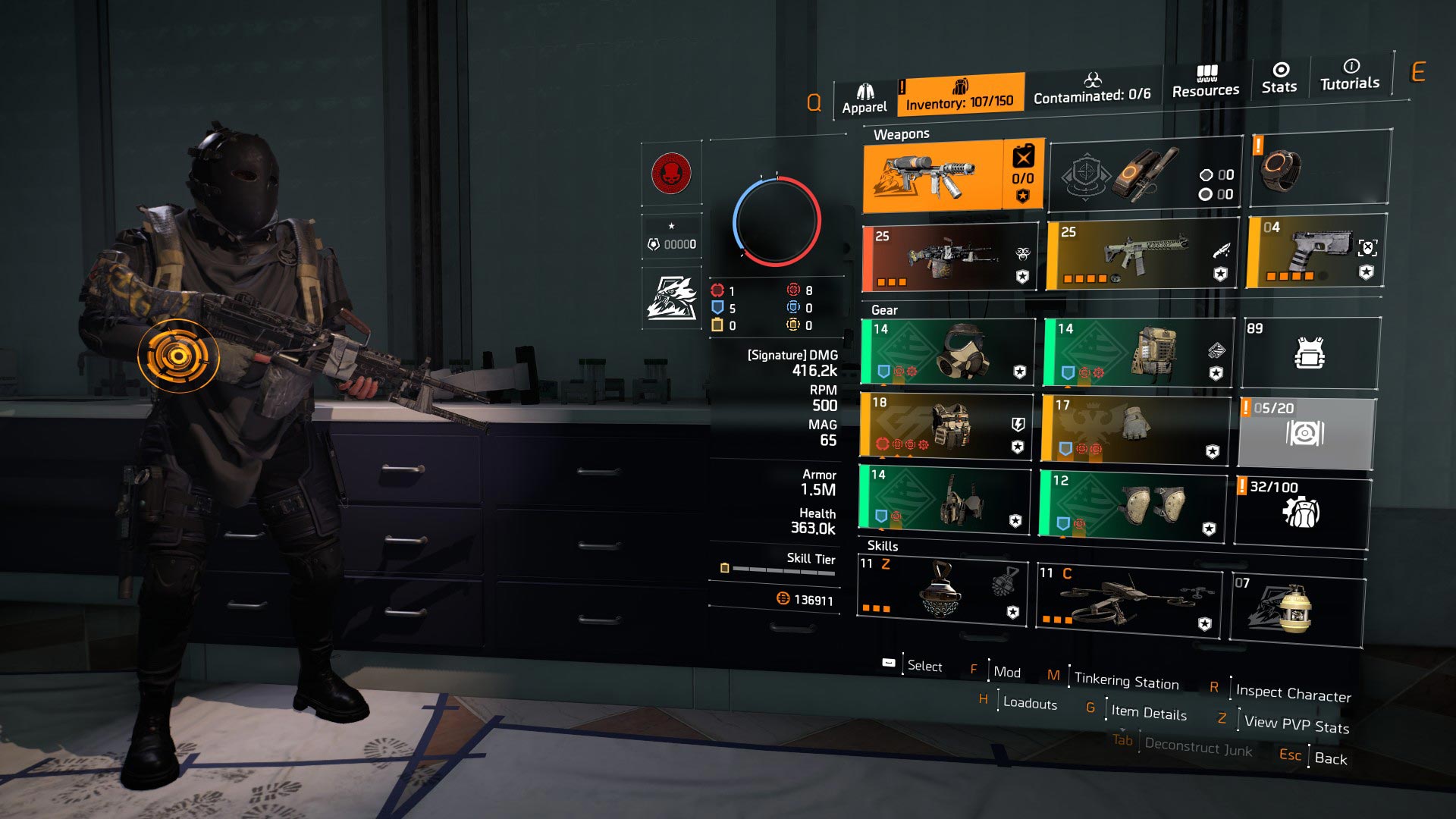Select the signature flamethrower weapon slot
1456x819 pixels.
(933, 176)
